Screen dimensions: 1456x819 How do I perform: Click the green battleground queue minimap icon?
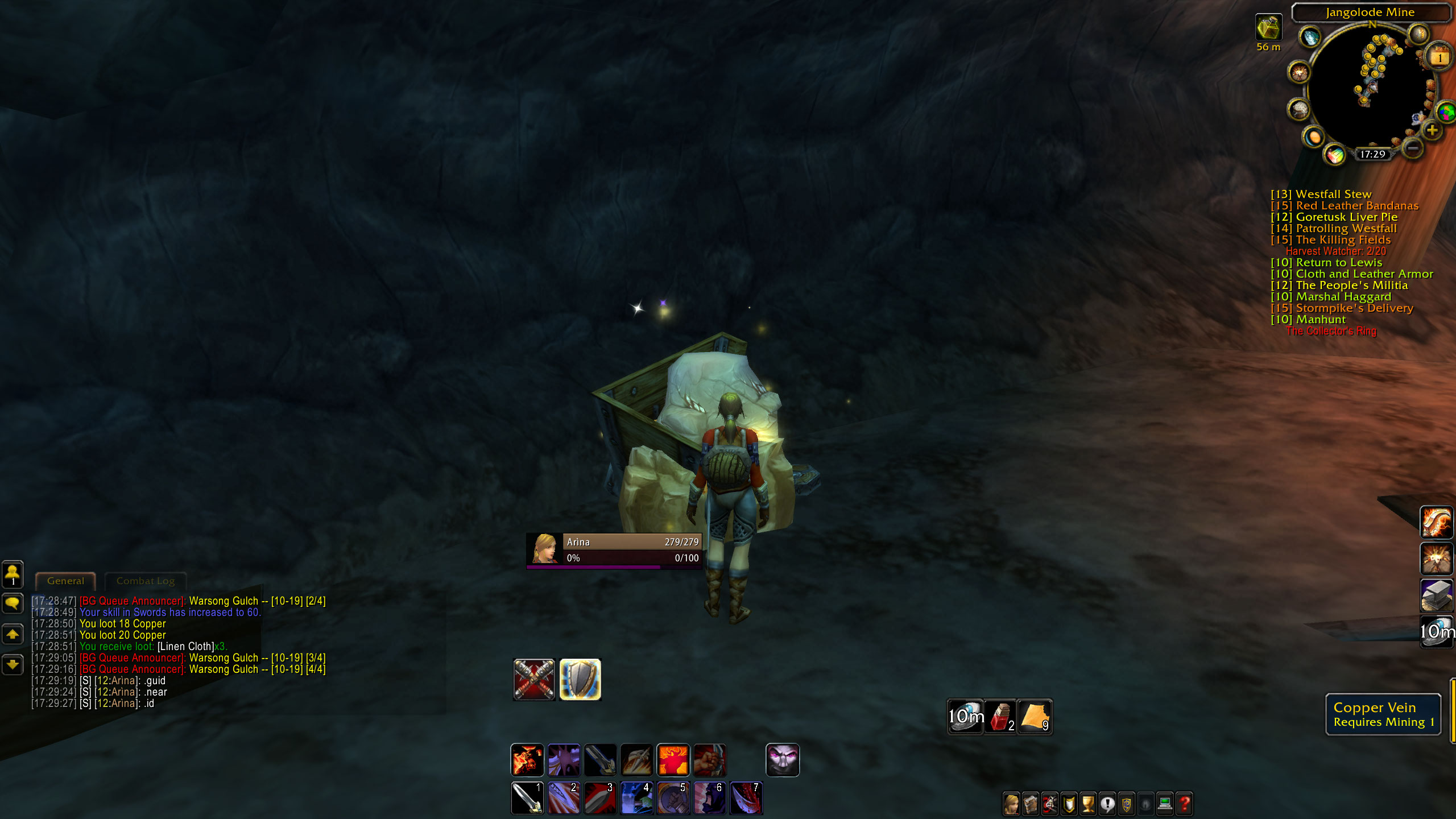pyautogui.click(x=1446, y=113)
